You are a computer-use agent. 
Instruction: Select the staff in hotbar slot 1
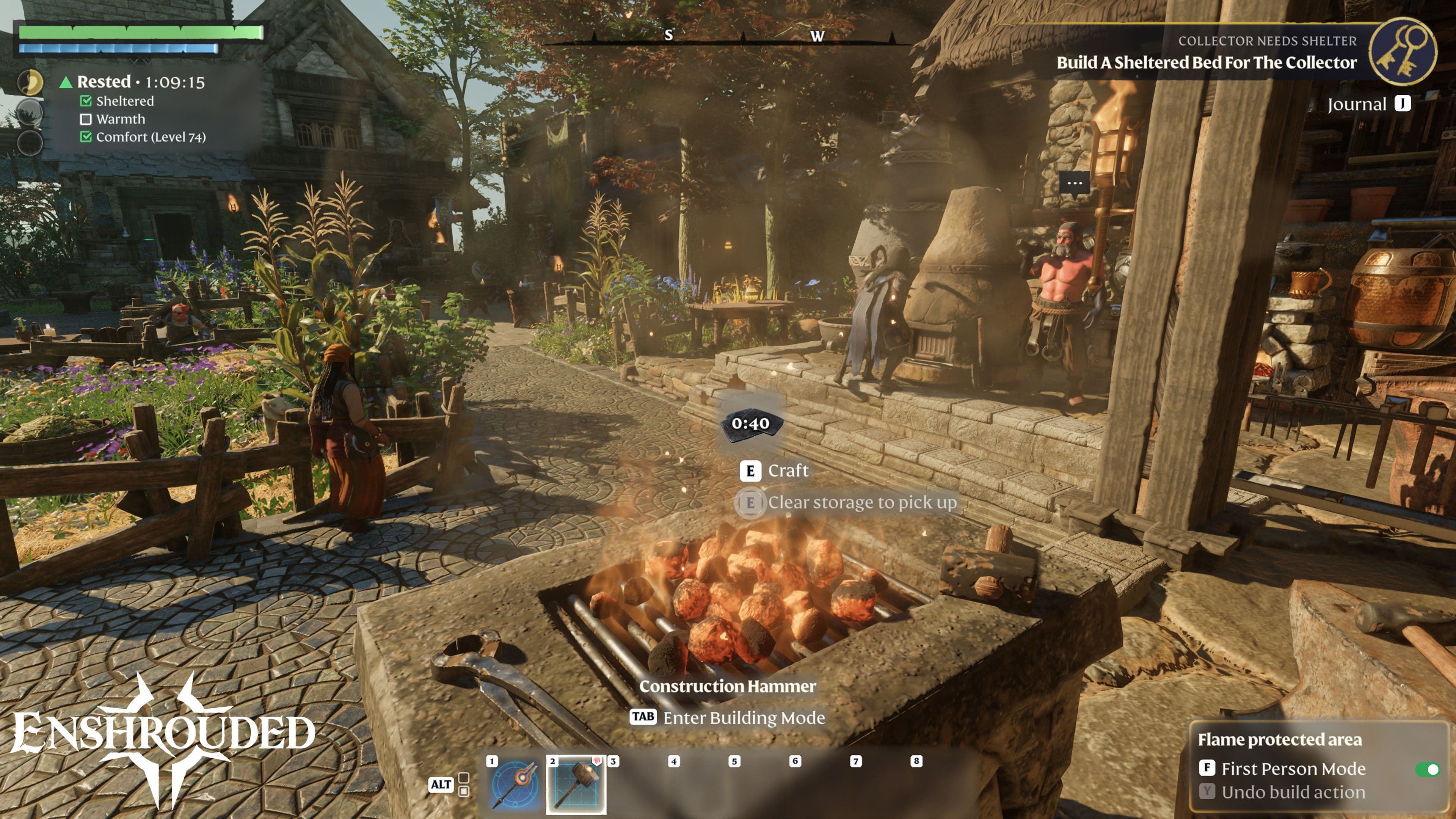pyautogui.click(x=515, y=784)
